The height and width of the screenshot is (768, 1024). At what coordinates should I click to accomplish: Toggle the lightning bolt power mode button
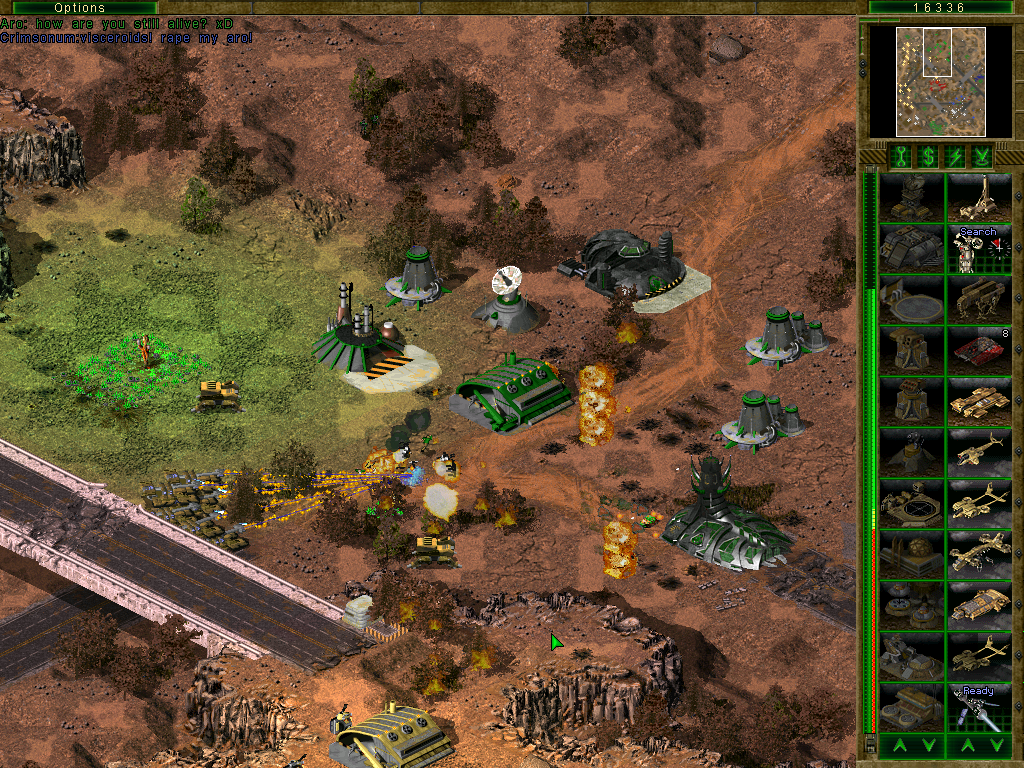(x=955, y=155)
